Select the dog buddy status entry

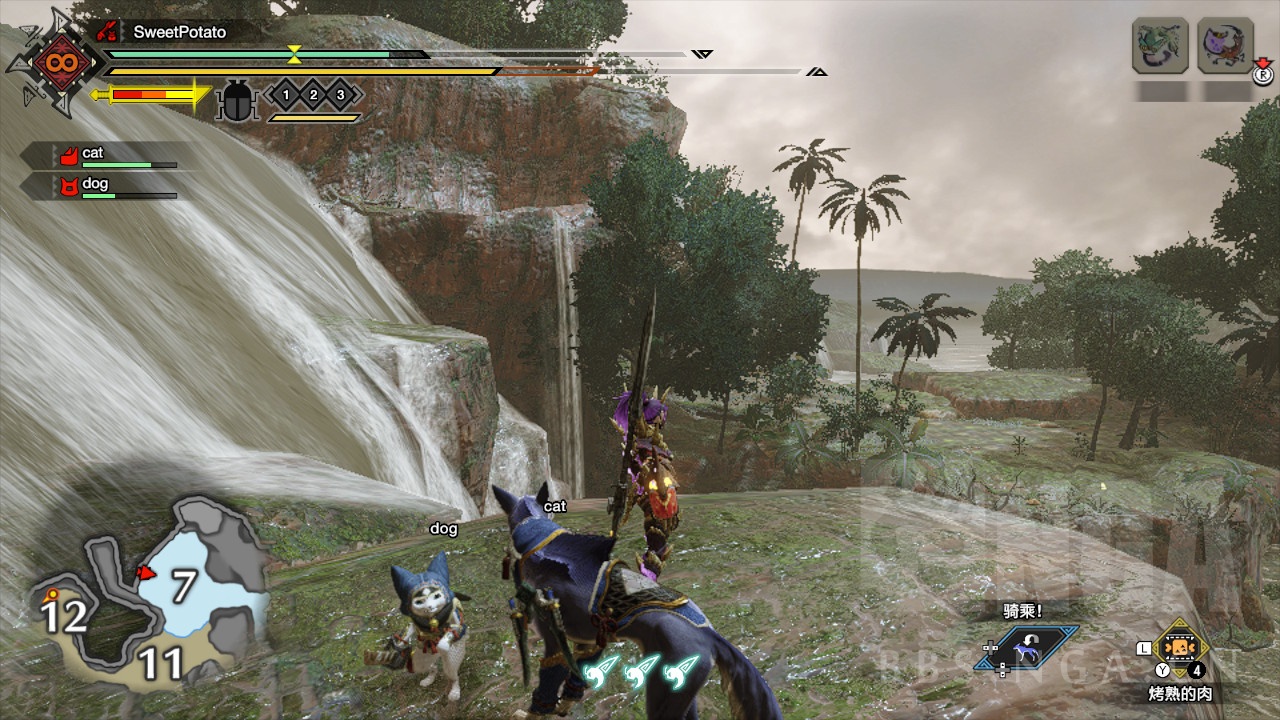point(100,186)
